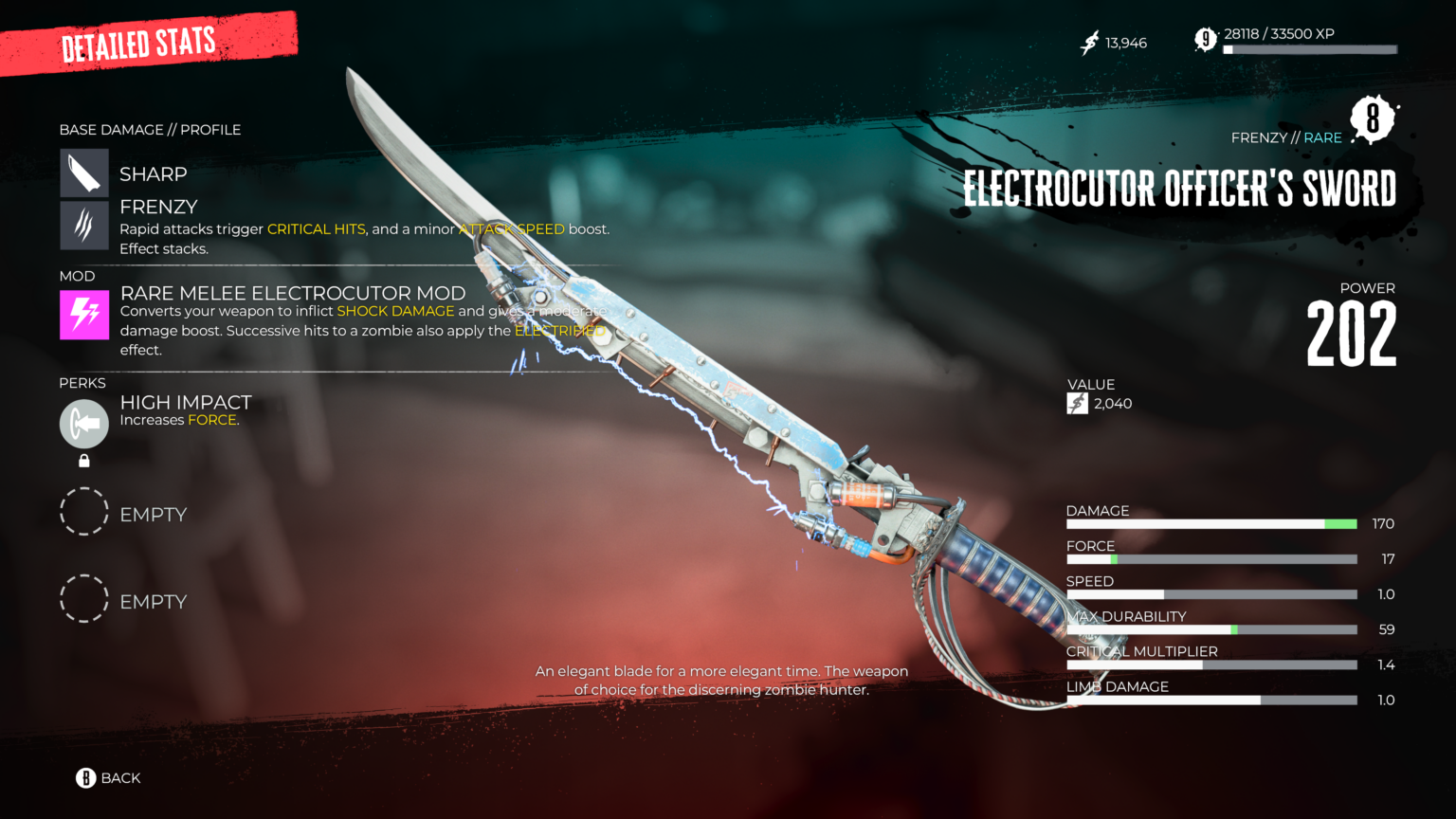Viewport: 1456px width, 819px height.
Task: Select the level 9 player badge icon
Action: [1204, 40]
